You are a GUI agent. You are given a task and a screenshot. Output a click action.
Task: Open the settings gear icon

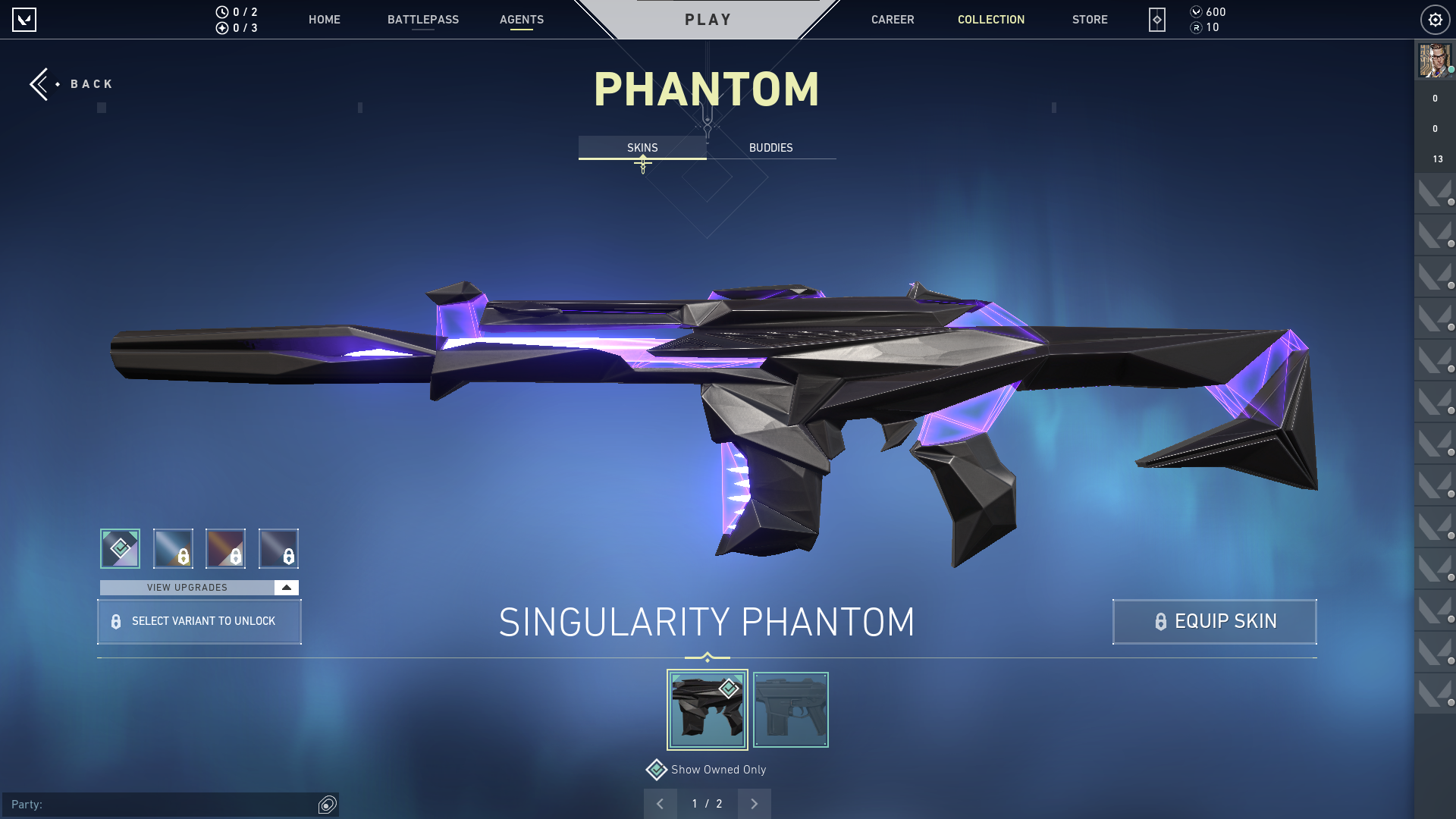tap(1435, 20)
